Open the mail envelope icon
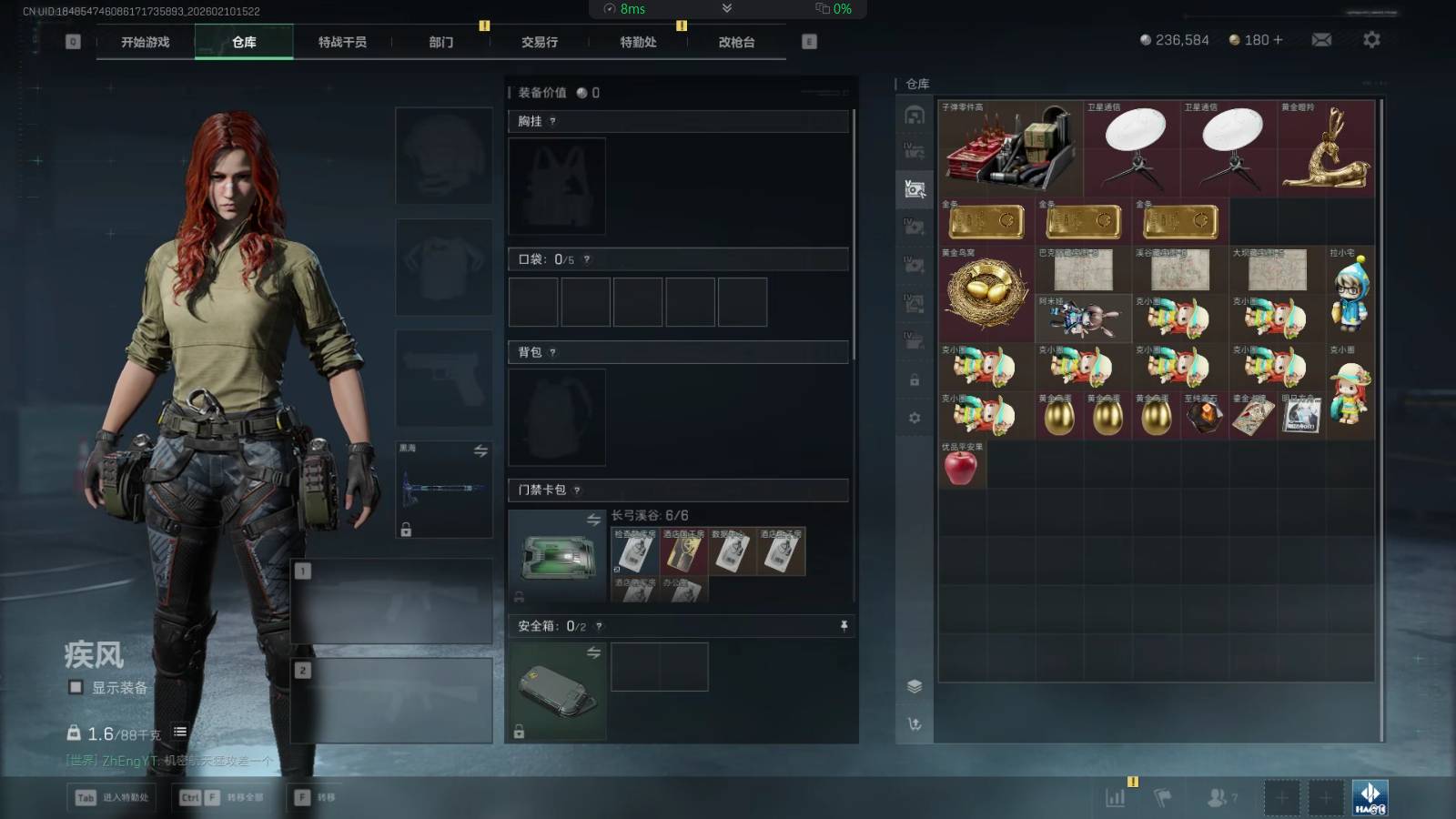 click(x=1321, y=40)
